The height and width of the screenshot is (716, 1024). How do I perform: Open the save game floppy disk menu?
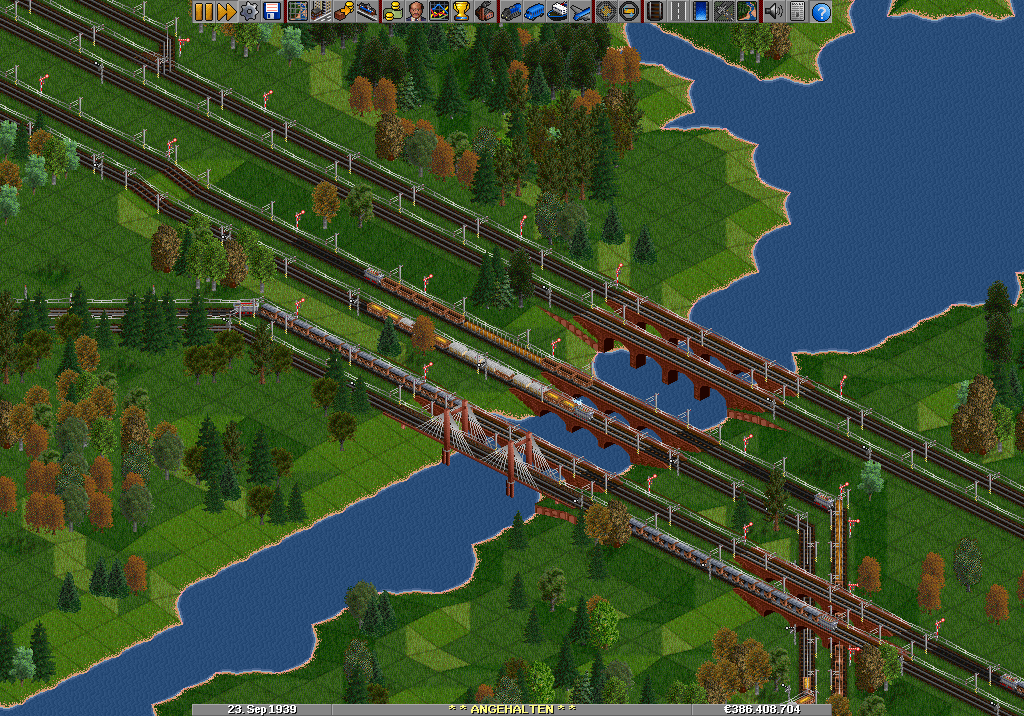[x=270, y=12]
